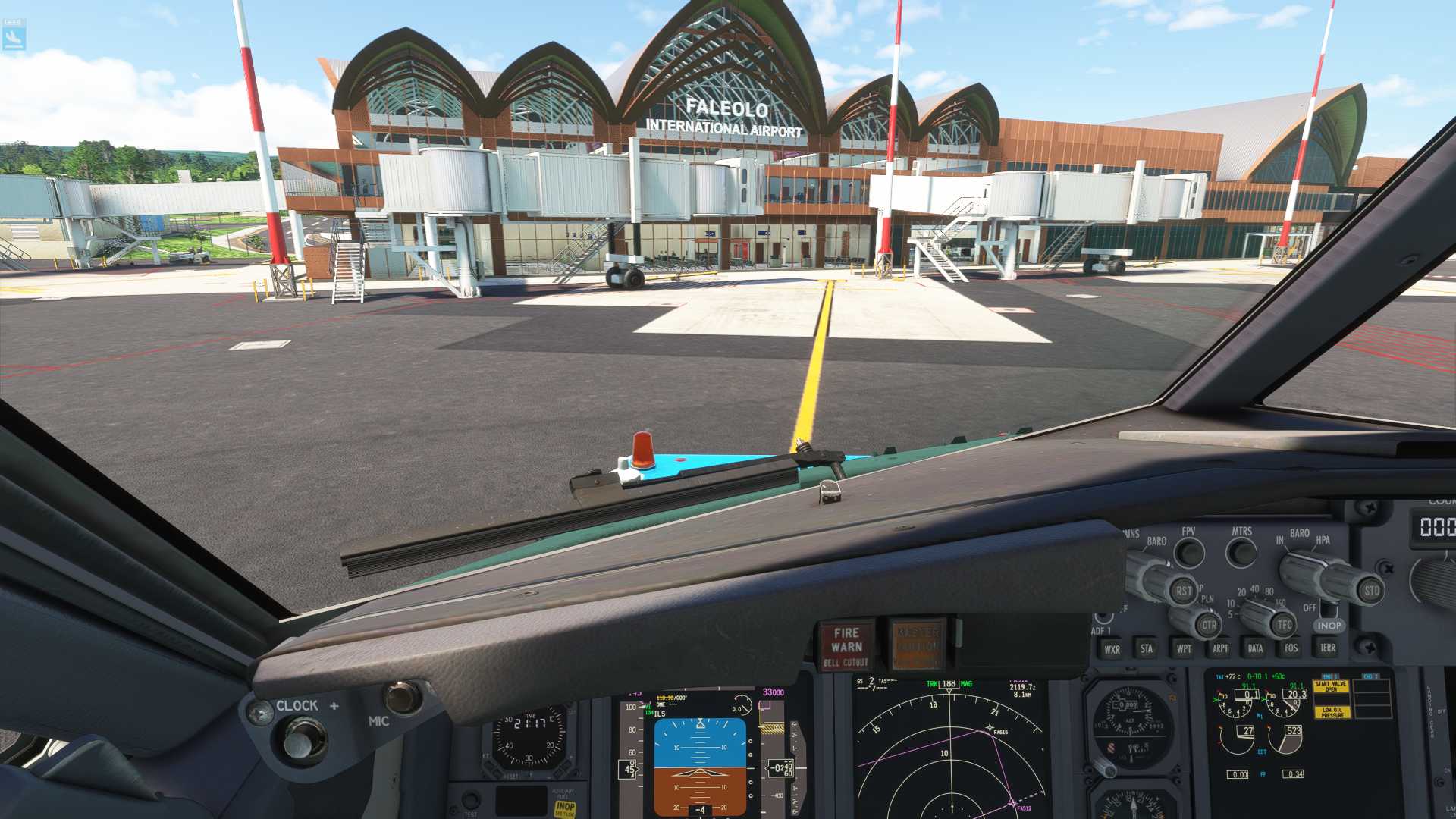Open the landing plane overlay icon

(14, 35)
